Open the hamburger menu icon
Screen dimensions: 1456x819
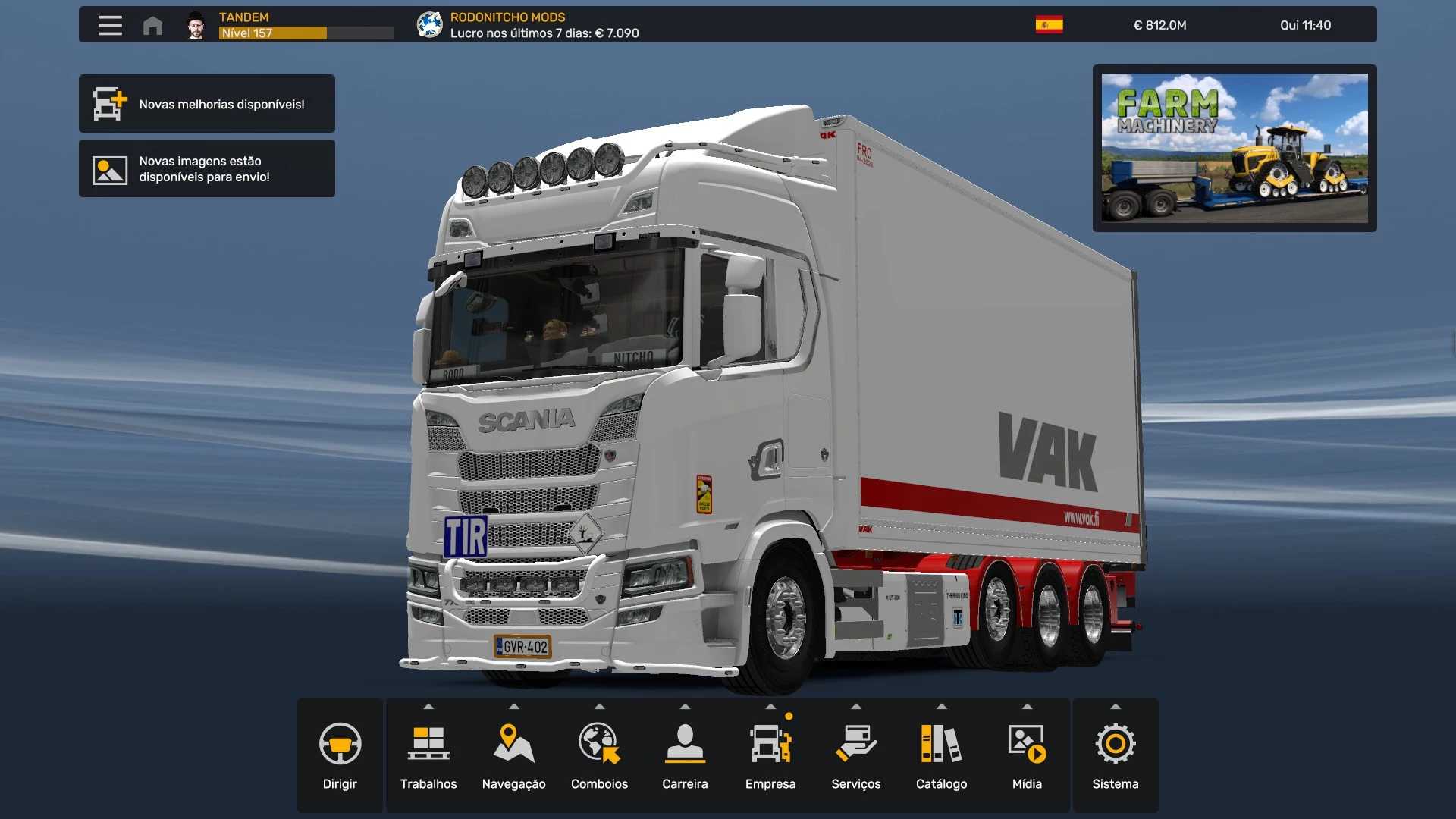tap(110, 25)
